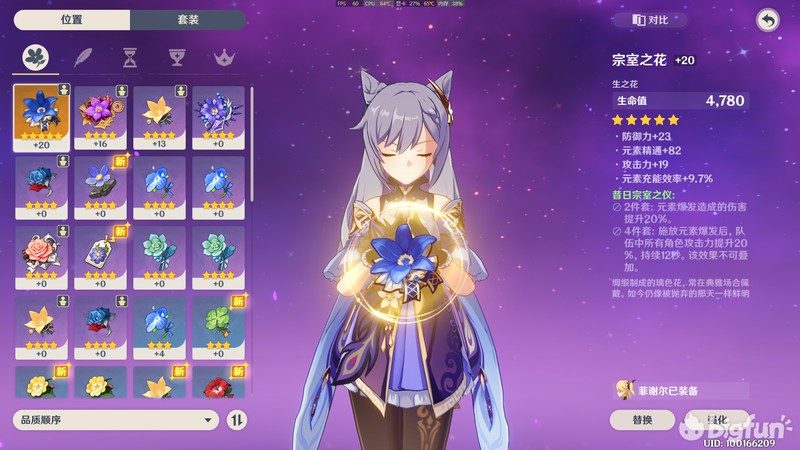
Task: Select the +13 yellow flower artifact
Action: coord(160,116)
